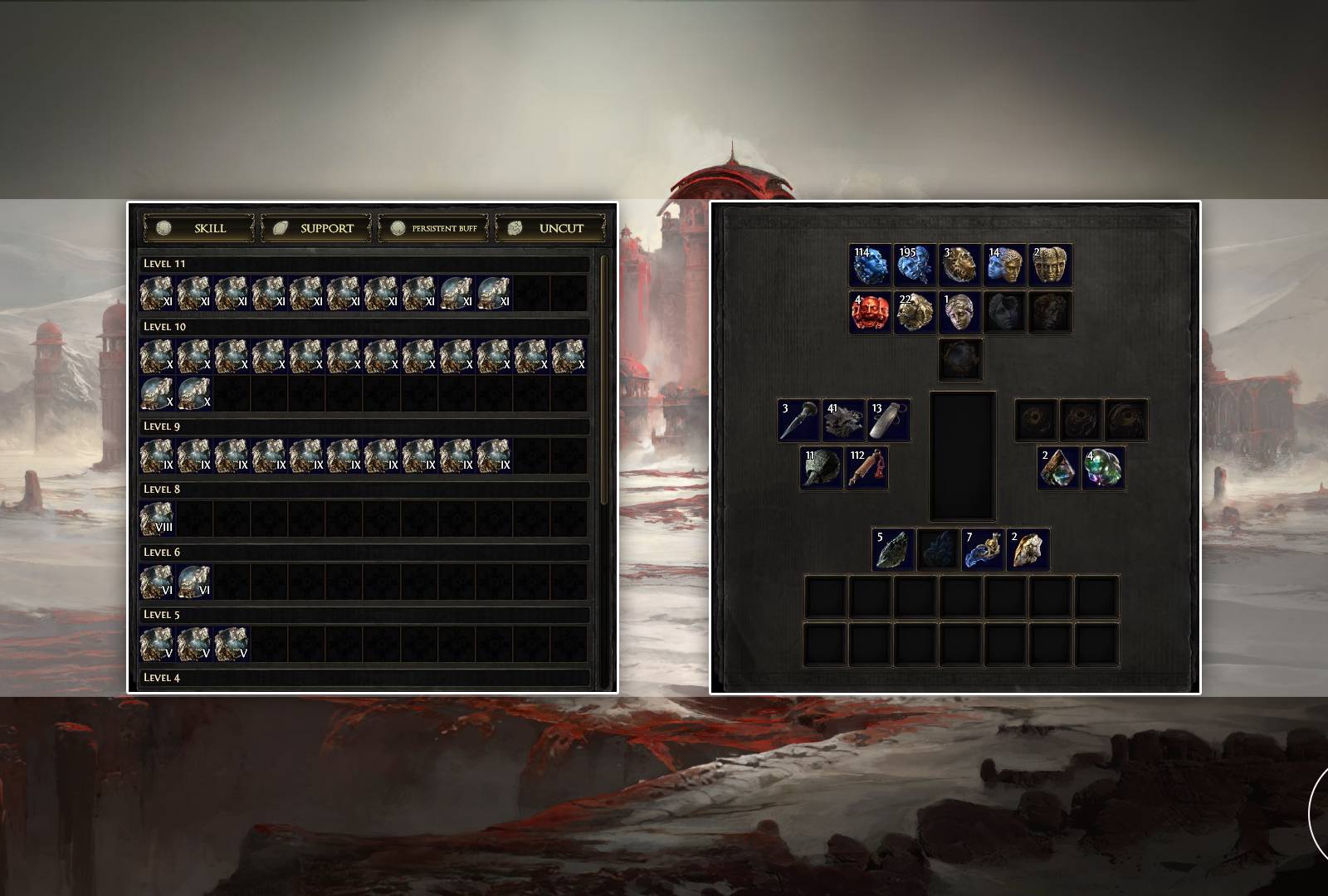1328x896 pixels.
Task: Pick the single level VIII uncut gem
Action: [157, 519]
